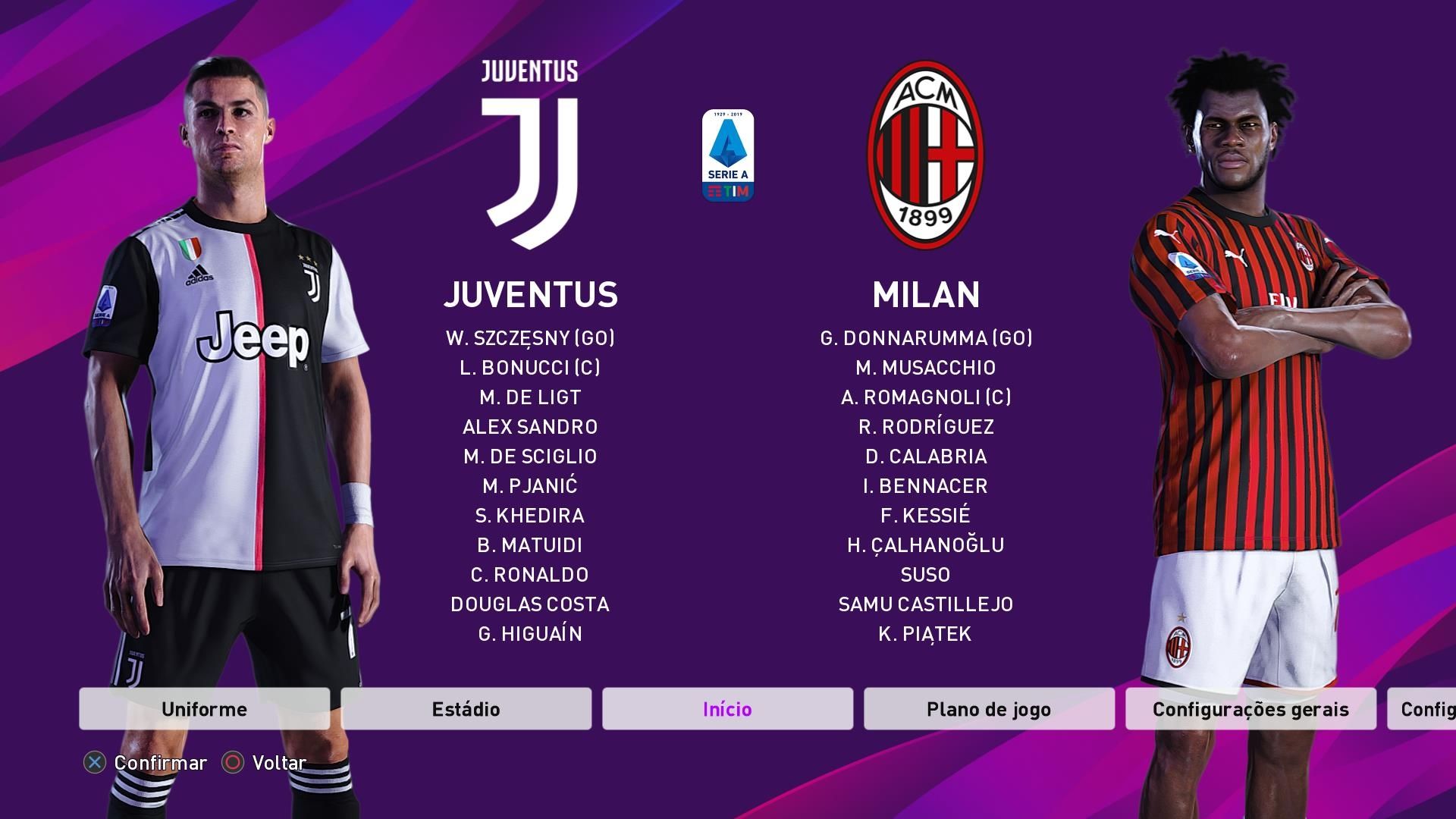Select captain L. Bonucci from the lineup
This screenshot has width=1456, height=819.
(x=529, y=369)
